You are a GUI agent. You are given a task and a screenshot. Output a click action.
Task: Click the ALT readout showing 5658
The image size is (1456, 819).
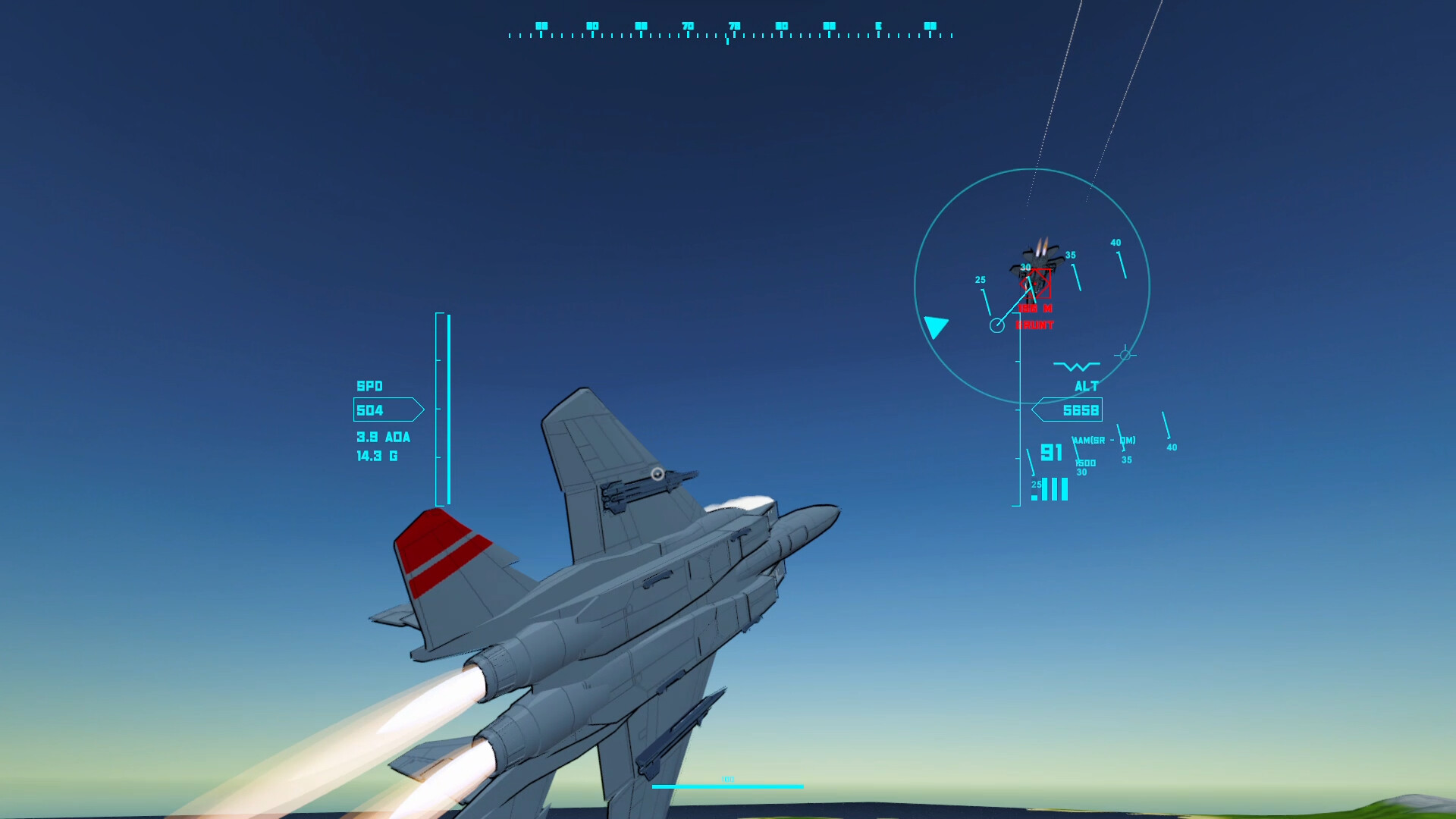click(1083, 410)
